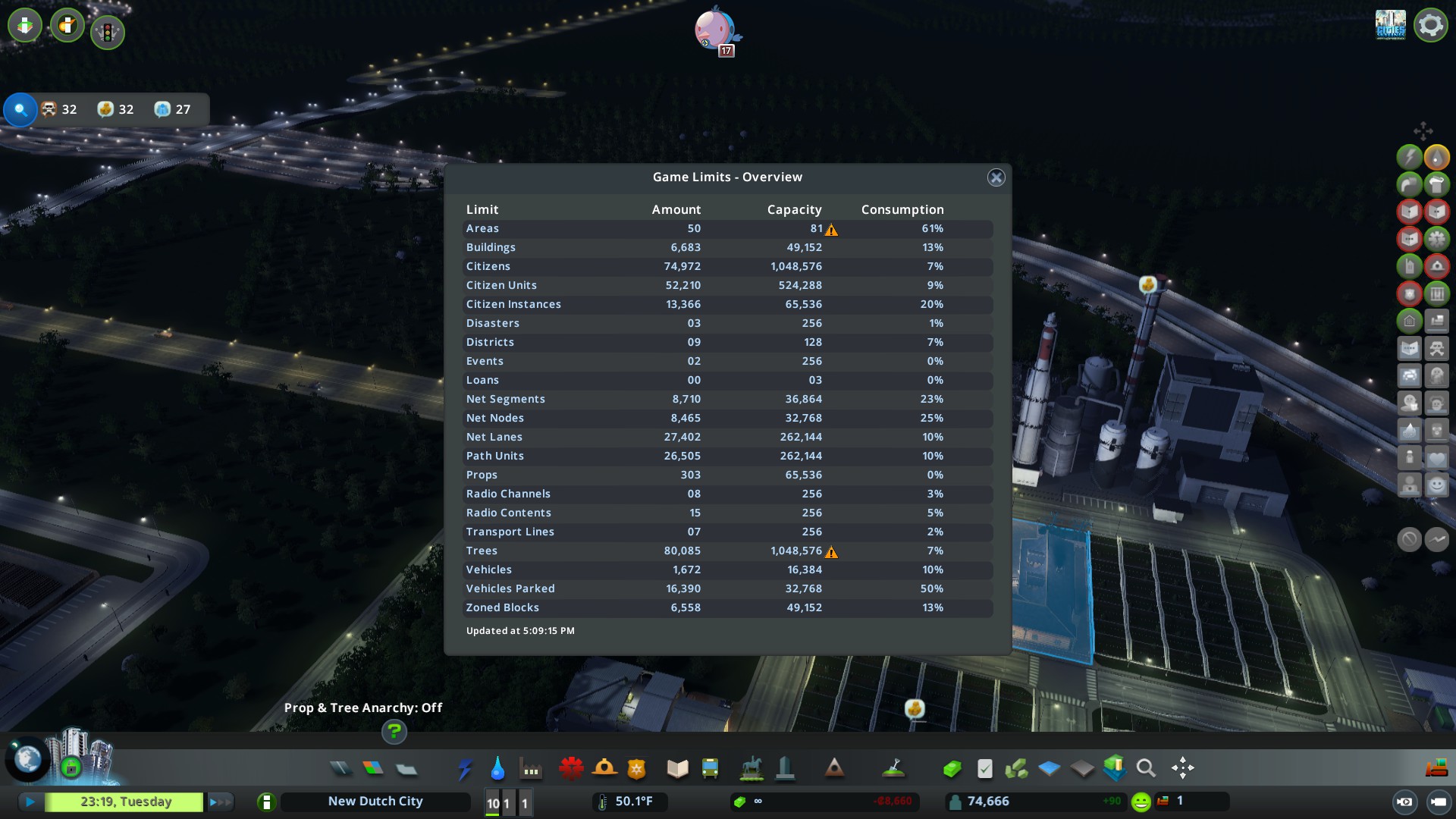This screenshot has width=1456, height=819.
Task: Click the green help question mark
Action: coord(394,733)
